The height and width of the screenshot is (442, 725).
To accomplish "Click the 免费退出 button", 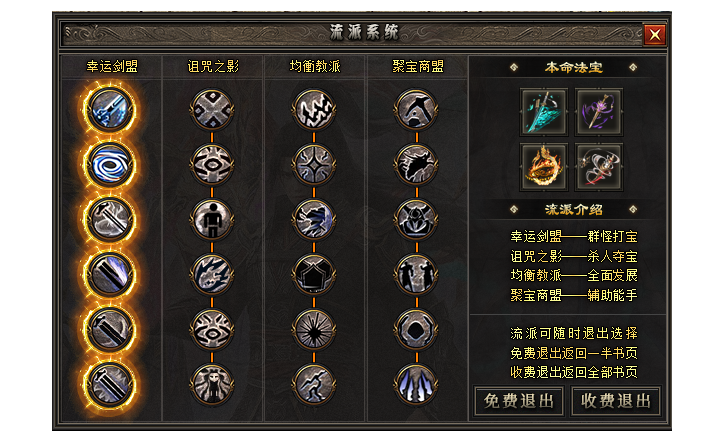I will [518, 402].
